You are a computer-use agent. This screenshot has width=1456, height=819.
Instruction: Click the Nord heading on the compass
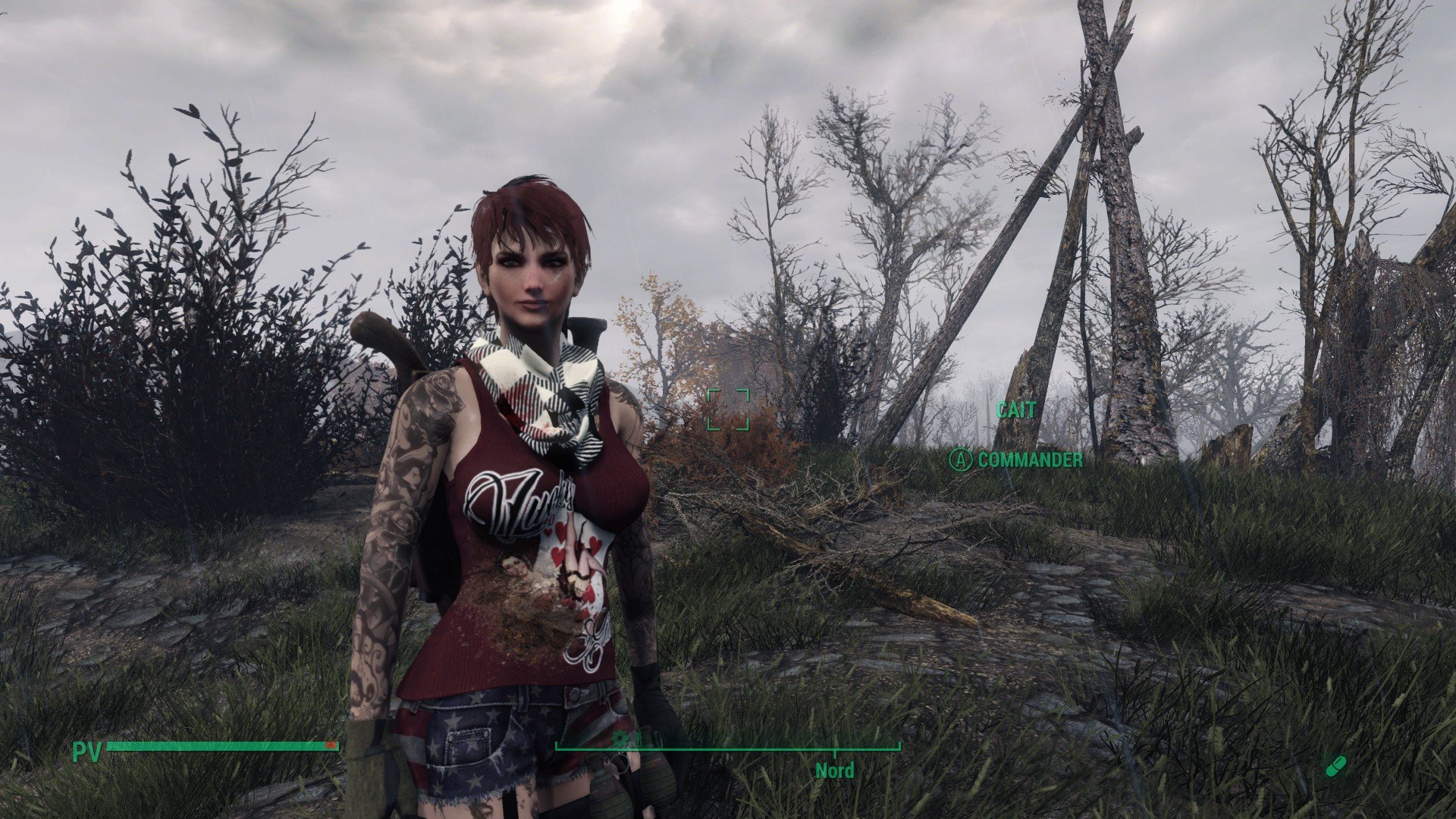tap(834, 771)
